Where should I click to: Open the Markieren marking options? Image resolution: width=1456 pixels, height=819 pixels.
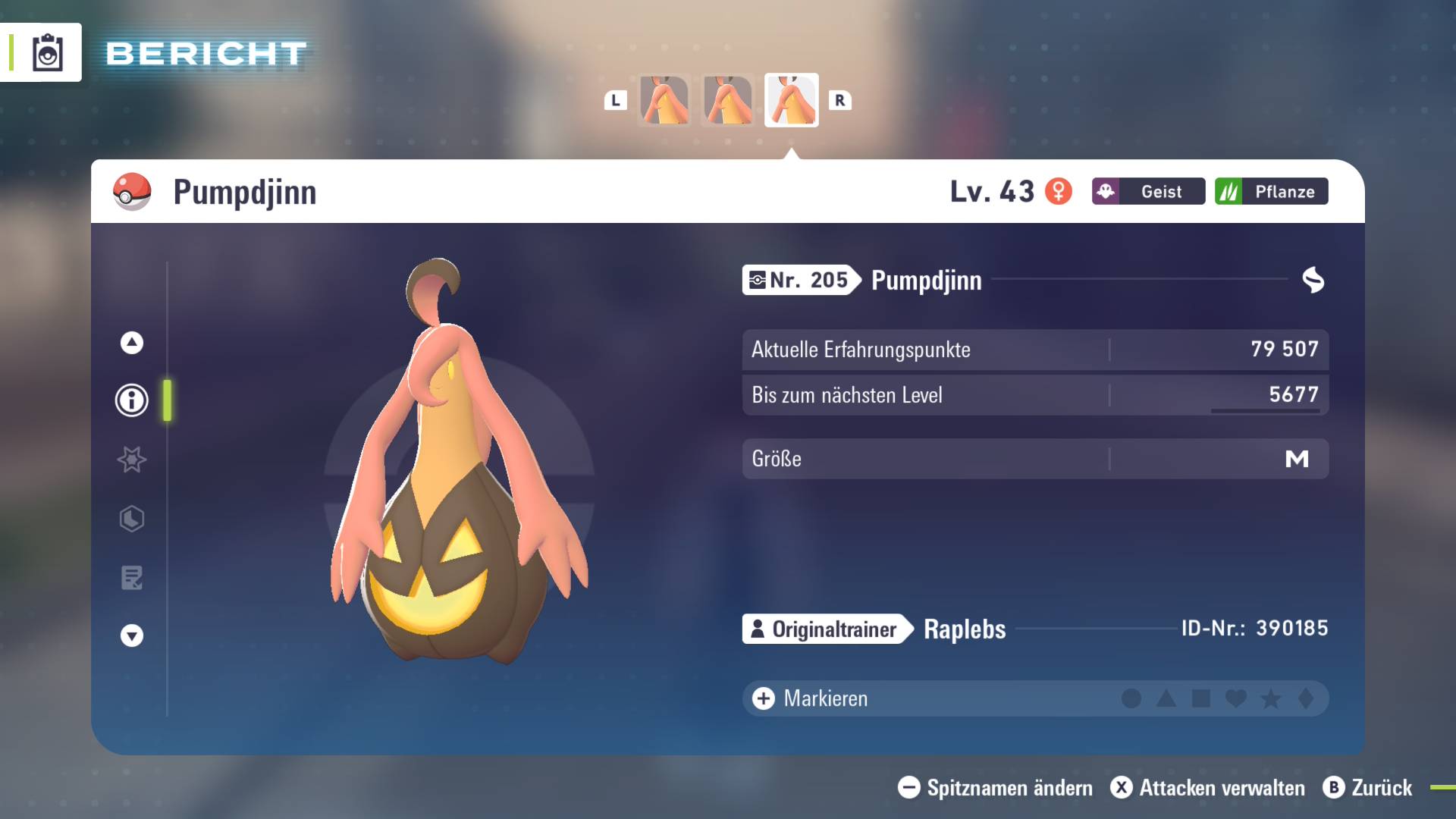(x=810, y=698)
